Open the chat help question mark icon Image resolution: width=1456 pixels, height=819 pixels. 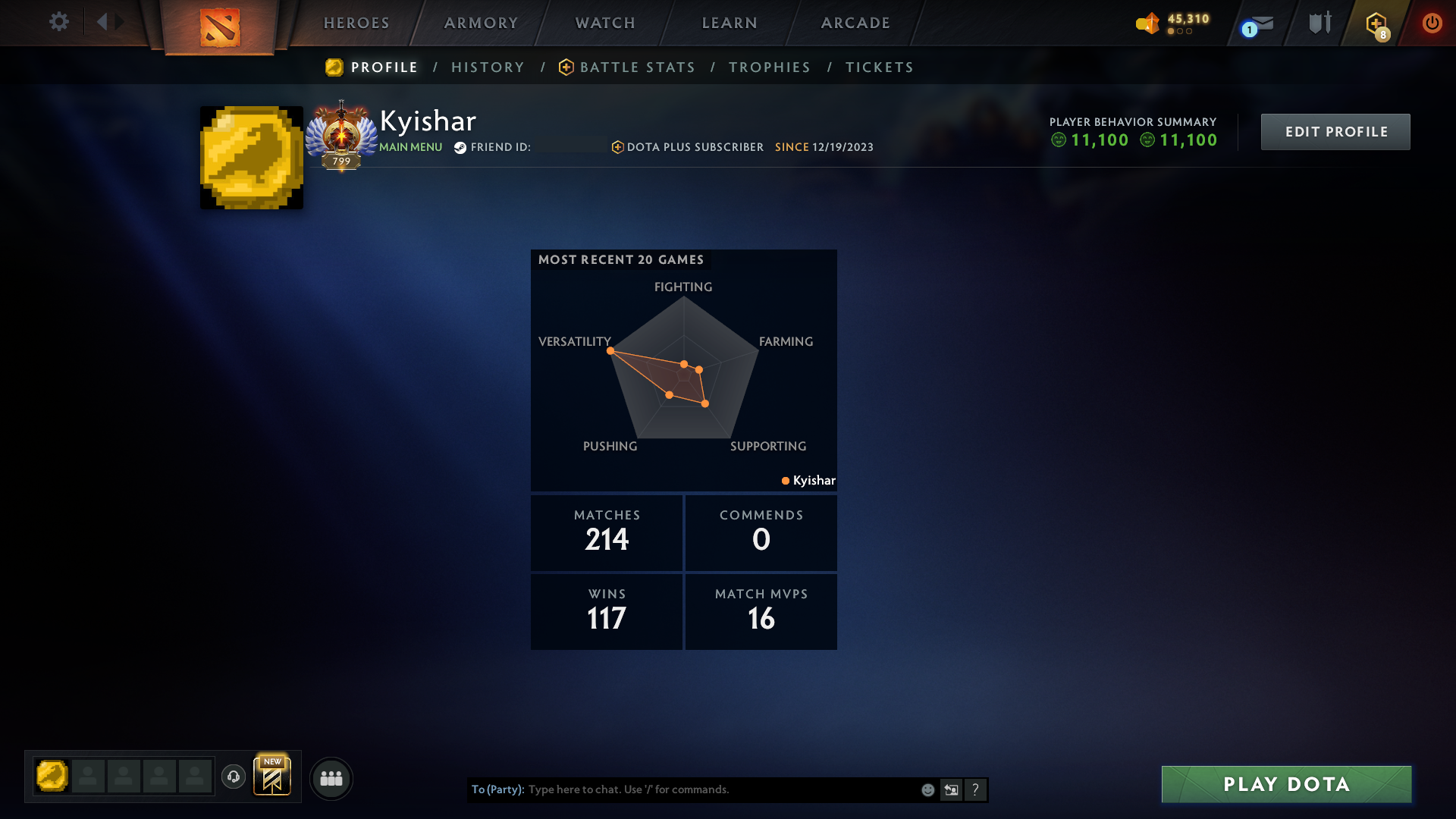tap(976, 789)
